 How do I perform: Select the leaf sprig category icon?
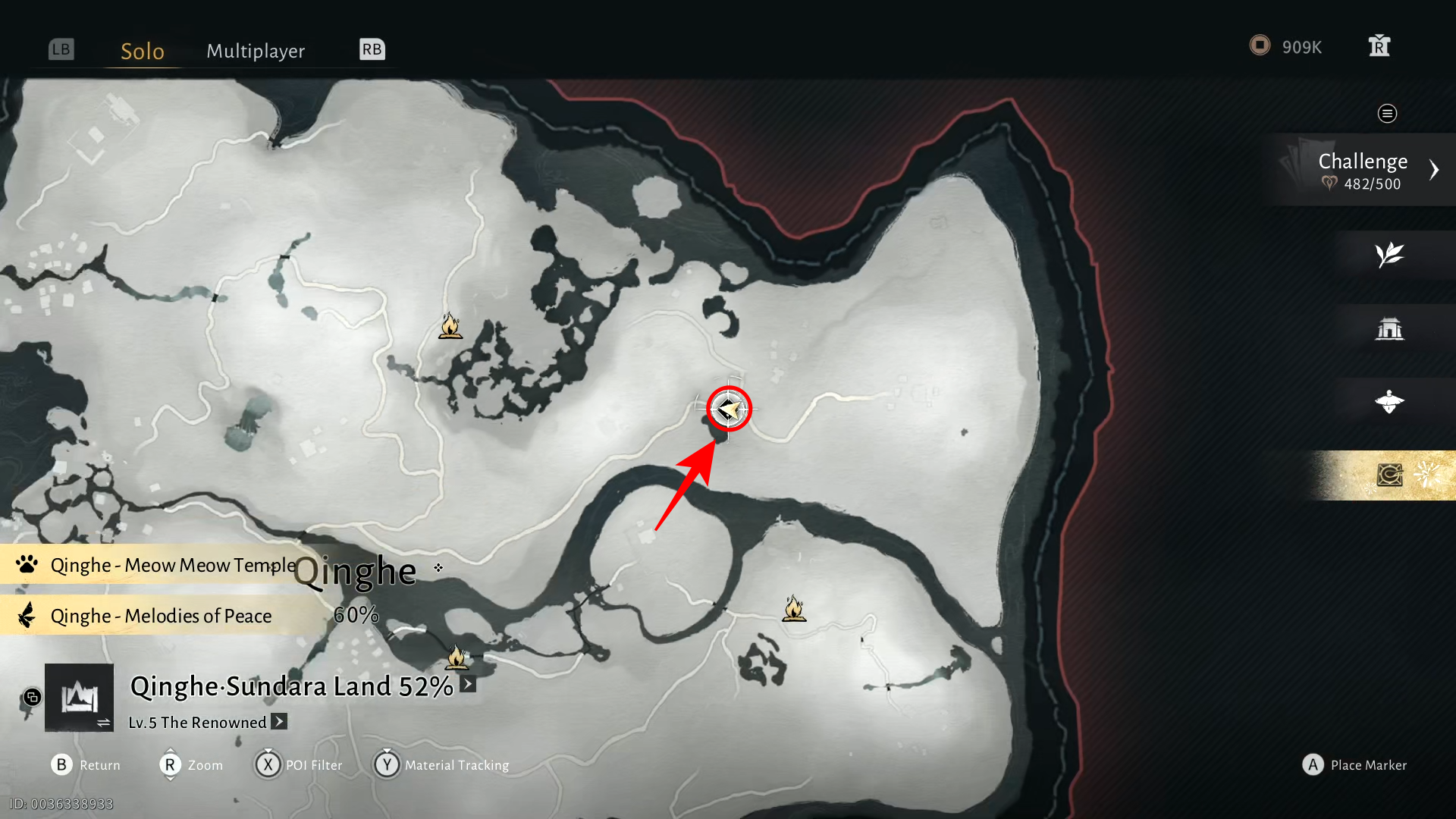1389,255
